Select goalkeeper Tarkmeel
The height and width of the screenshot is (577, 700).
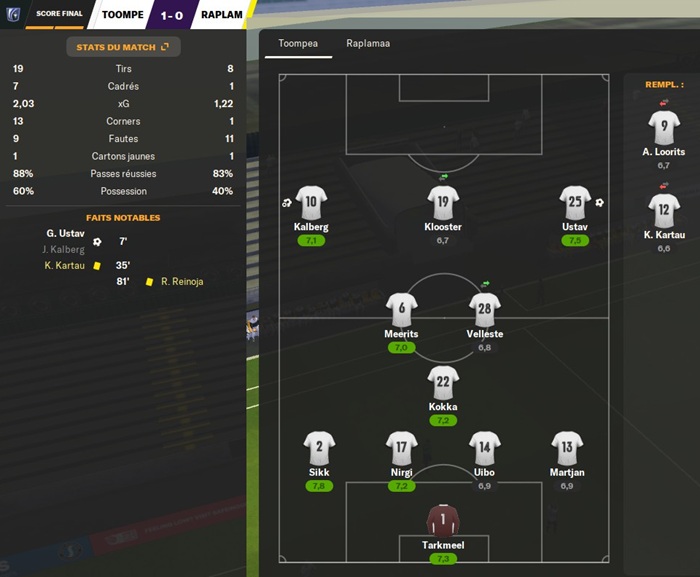click(443, 521)
